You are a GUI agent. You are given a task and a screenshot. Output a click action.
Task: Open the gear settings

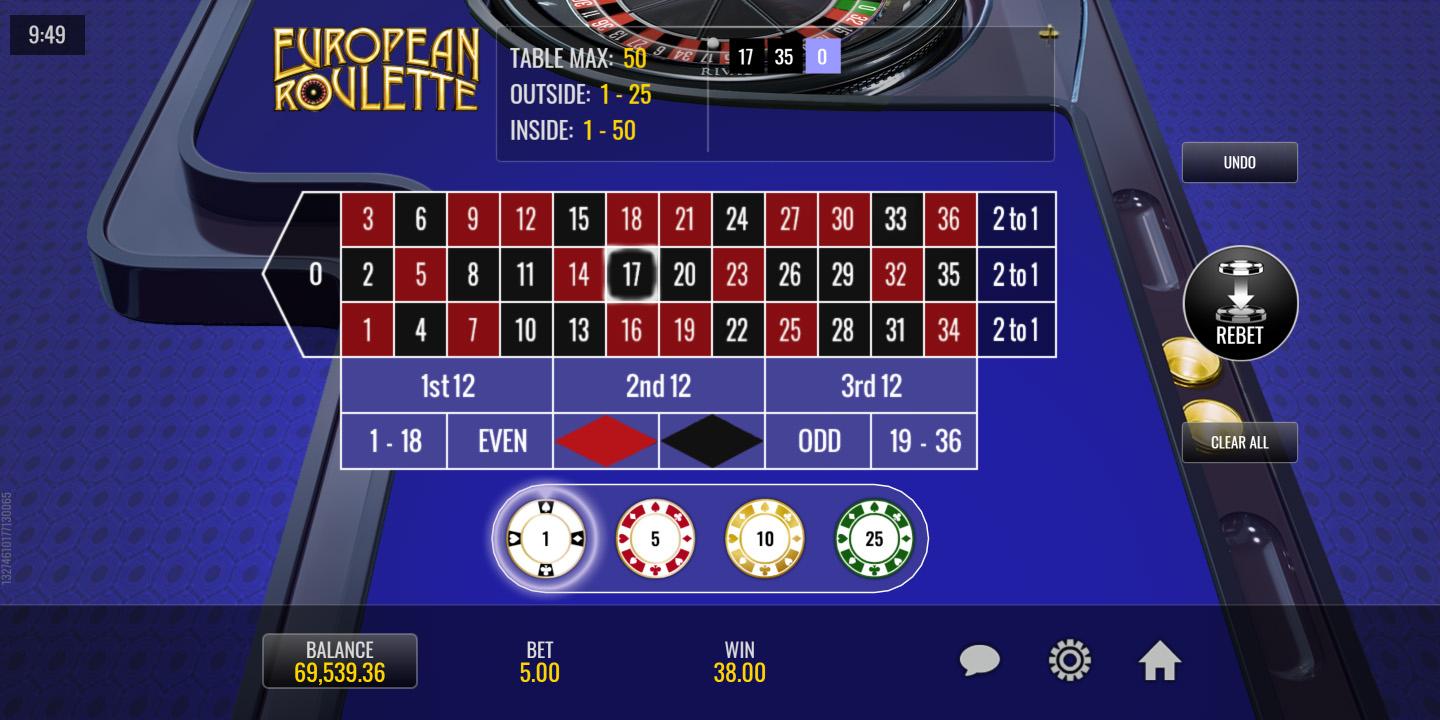point(1069,660)
